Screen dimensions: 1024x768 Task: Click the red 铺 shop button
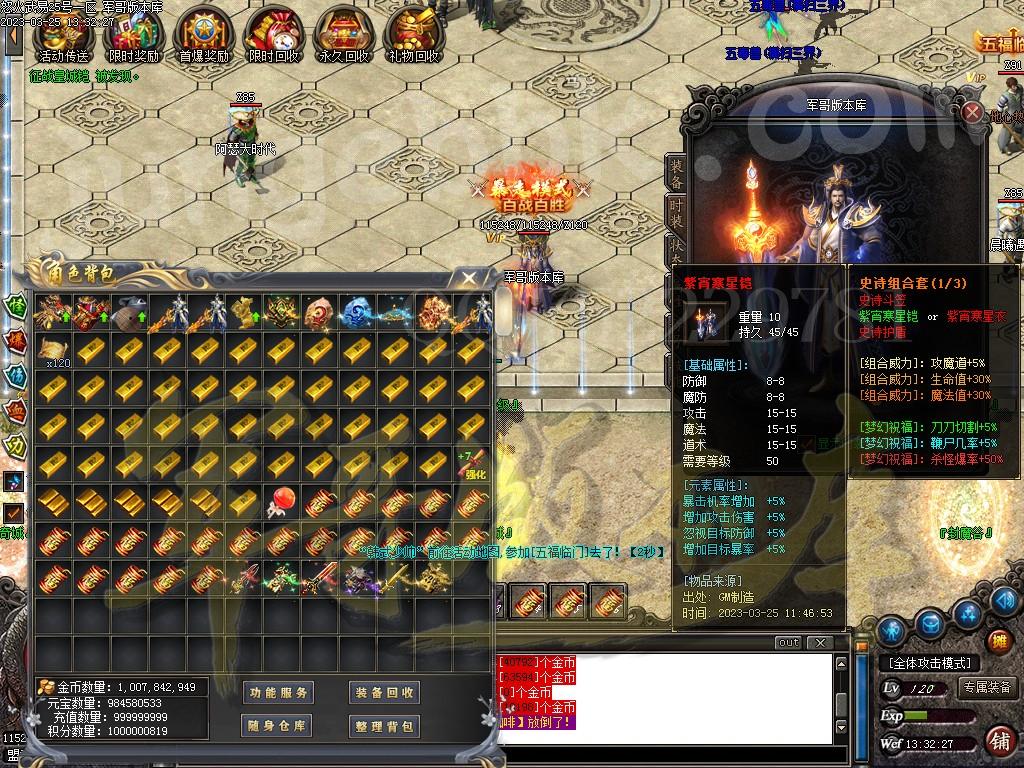click(997, 741)
